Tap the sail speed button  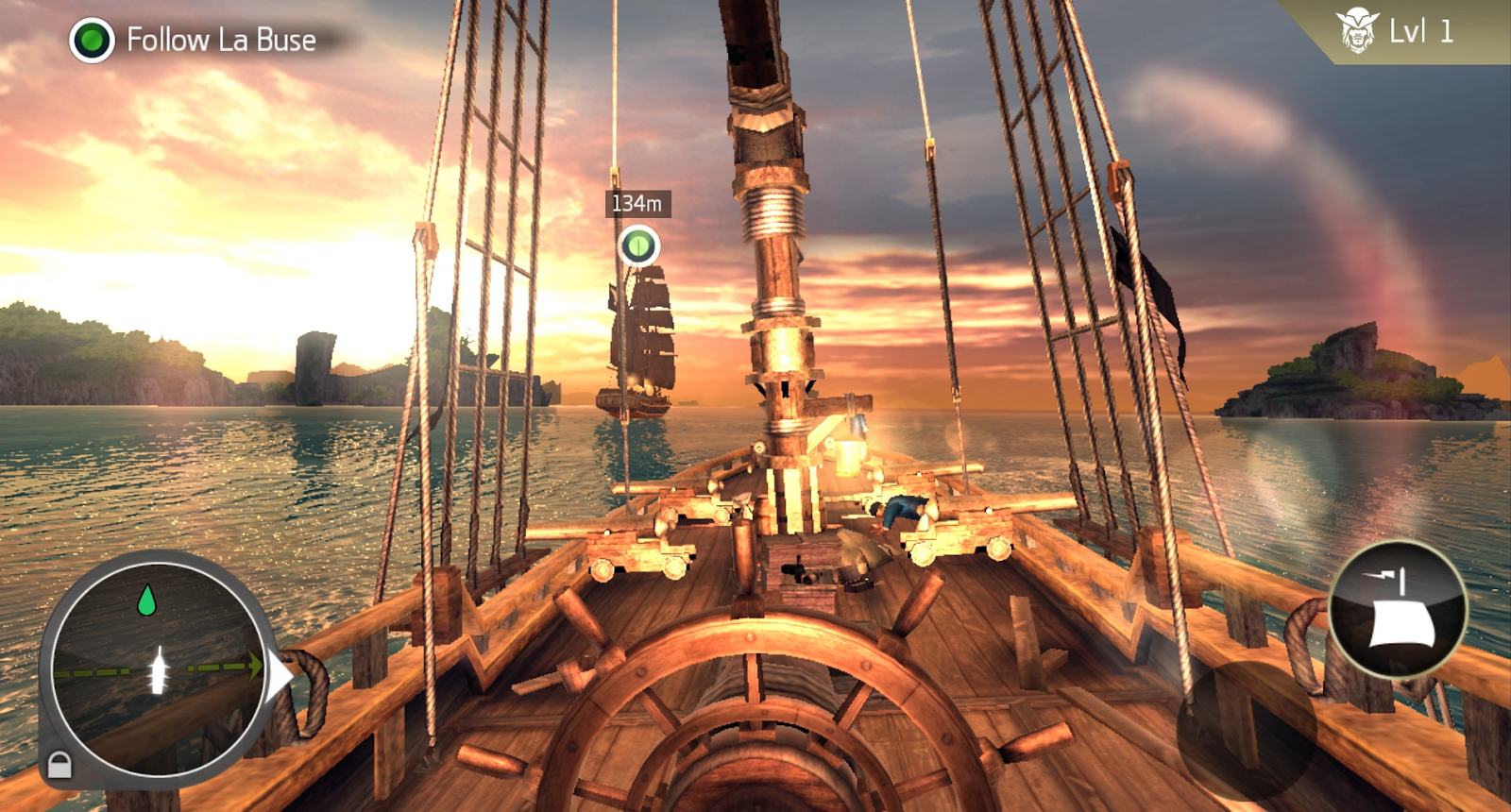(1398, 609)
